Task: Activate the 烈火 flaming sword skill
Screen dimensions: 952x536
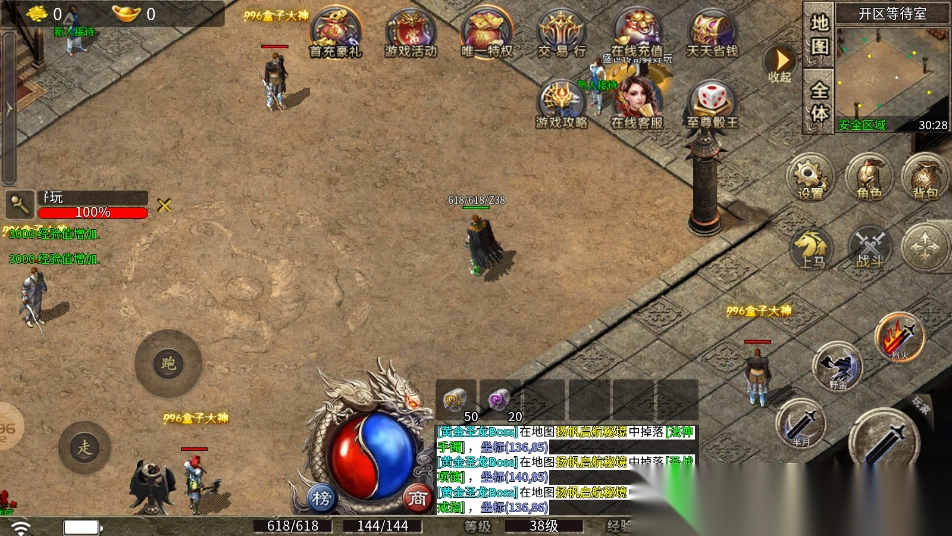Action: 900,337
